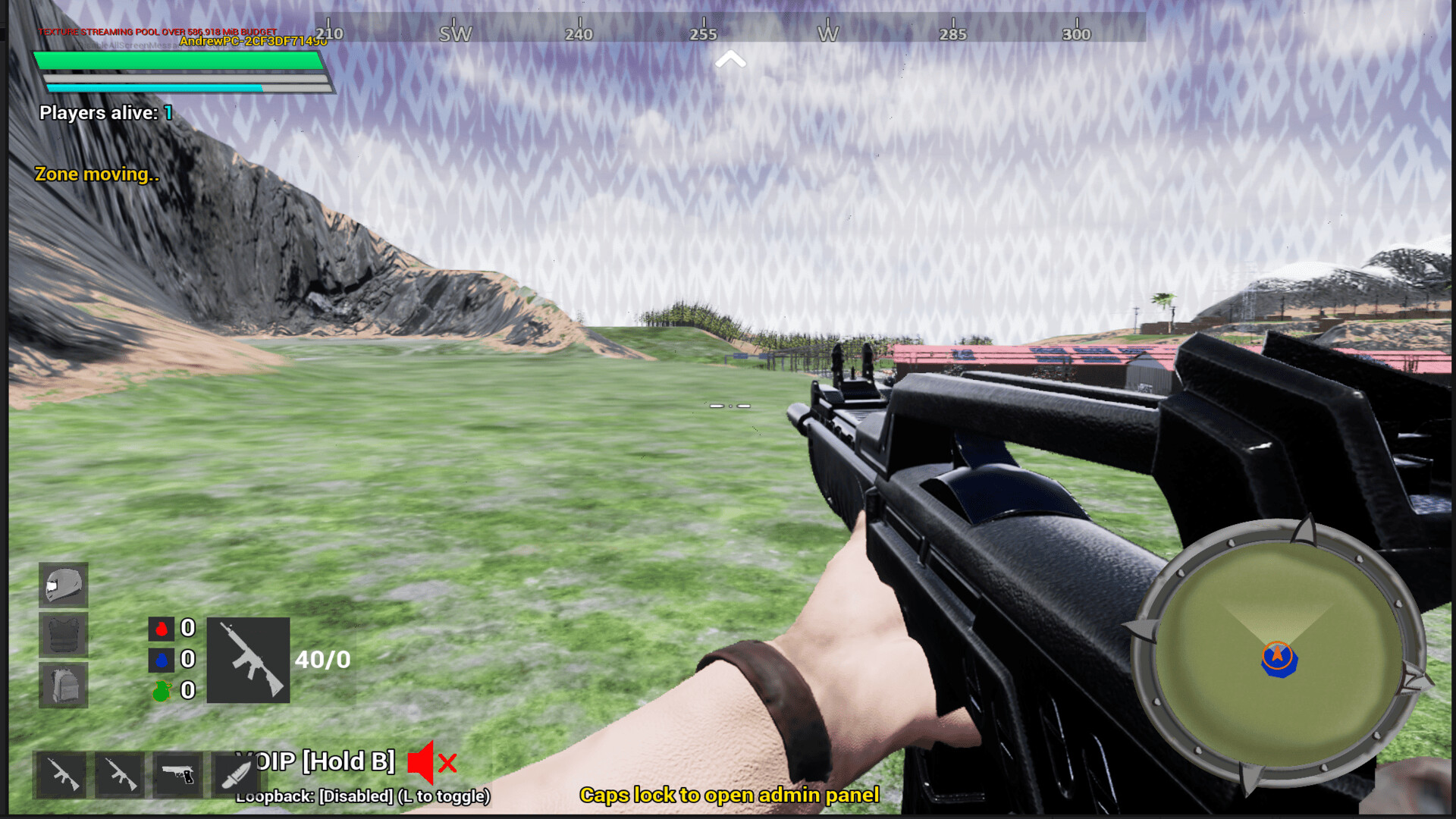Viewport: 1456px width, 819px height.
Task: Toggle Loopback from Disabled state
Action: tap(362, 796)
